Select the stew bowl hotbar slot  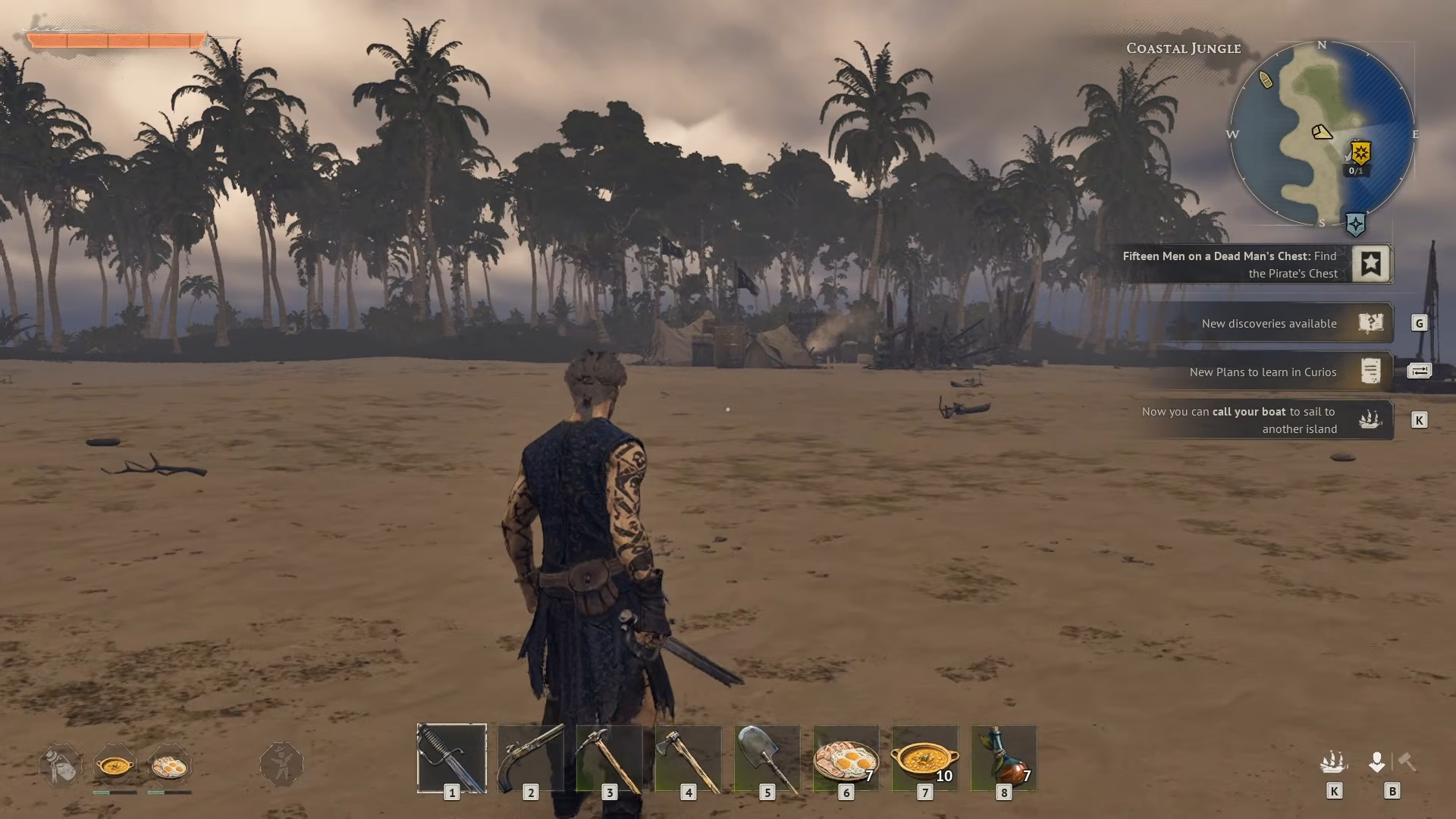pos(924,758)
